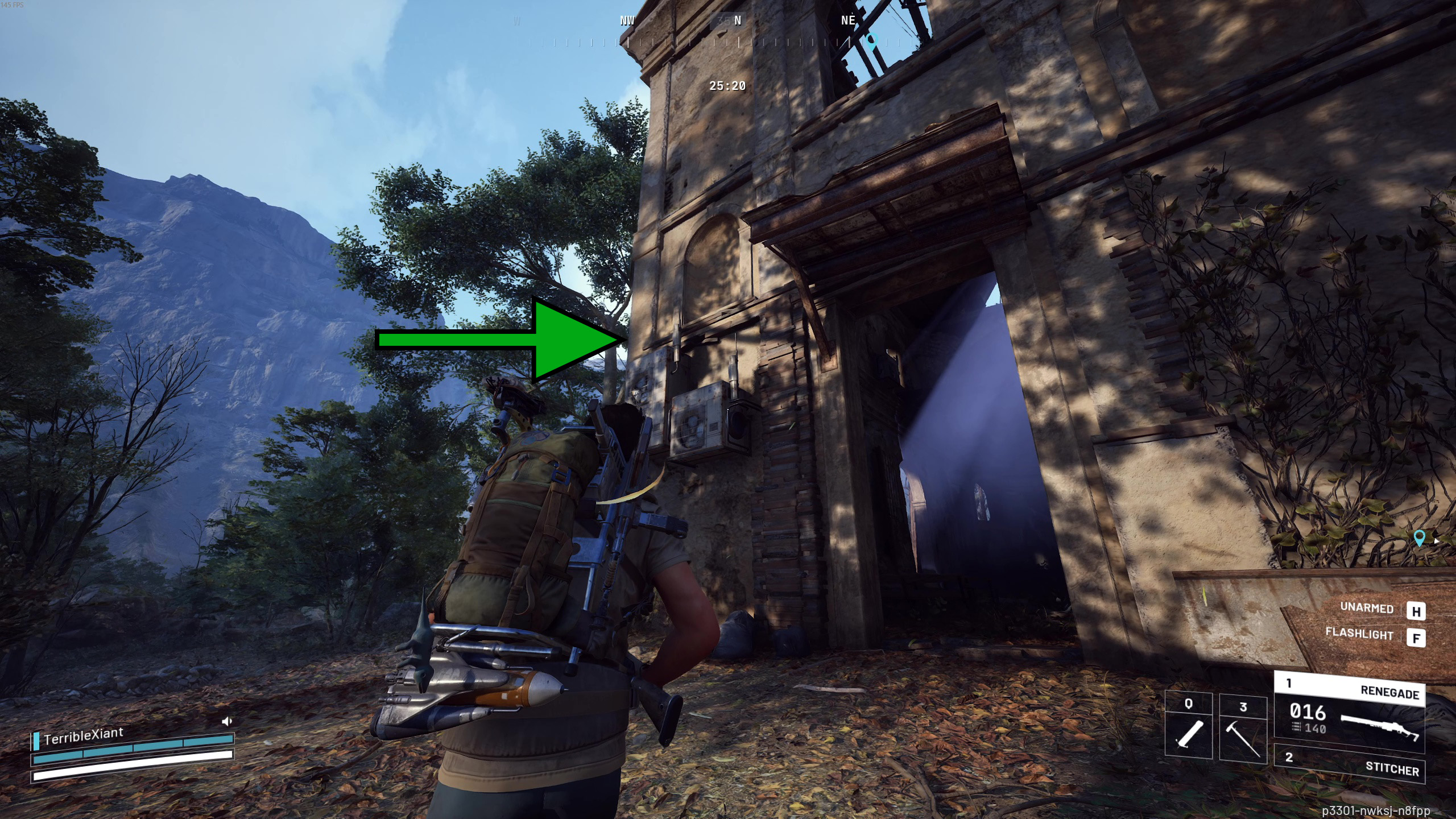
Task: Click the compass bar's N heading
Action: tap(738, 21)
